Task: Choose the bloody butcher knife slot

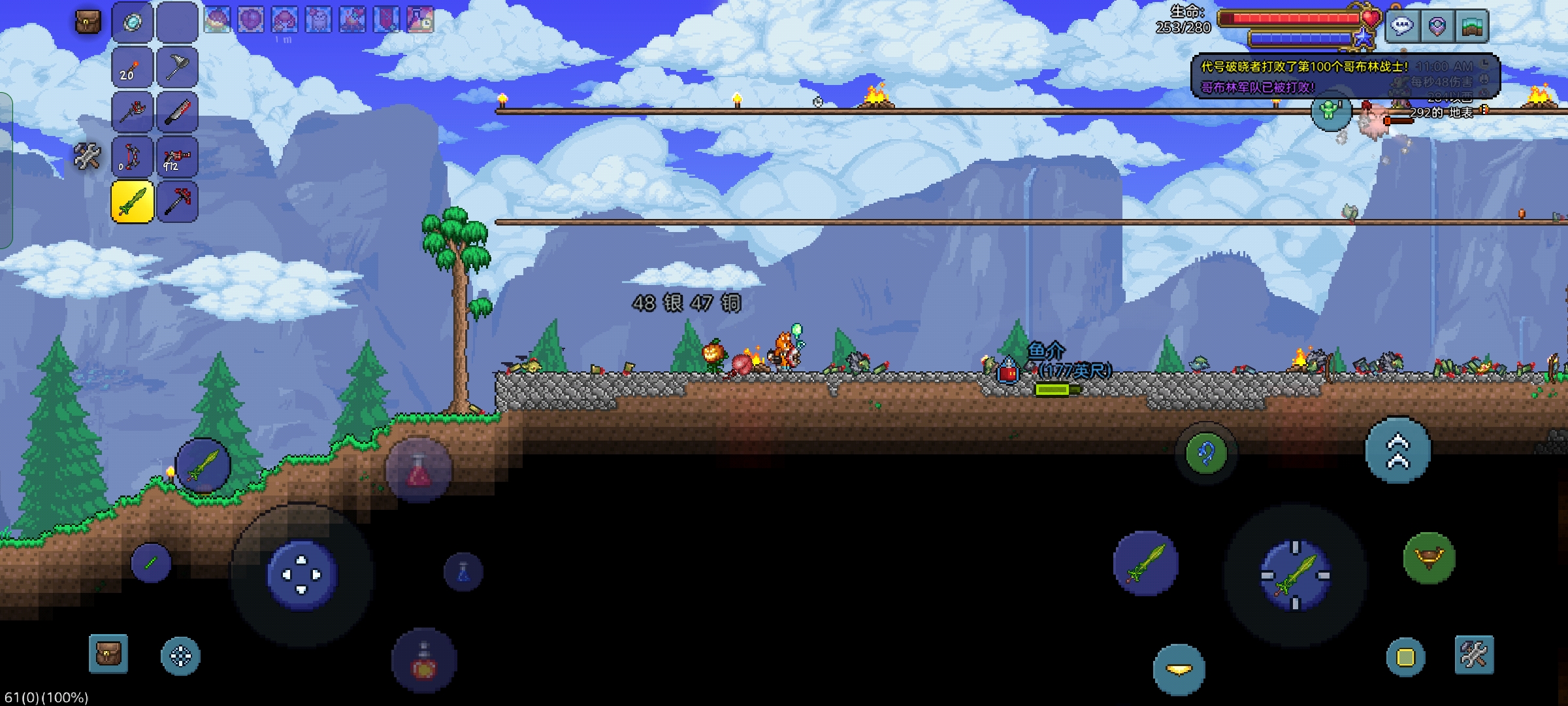Action: [177, 112]
